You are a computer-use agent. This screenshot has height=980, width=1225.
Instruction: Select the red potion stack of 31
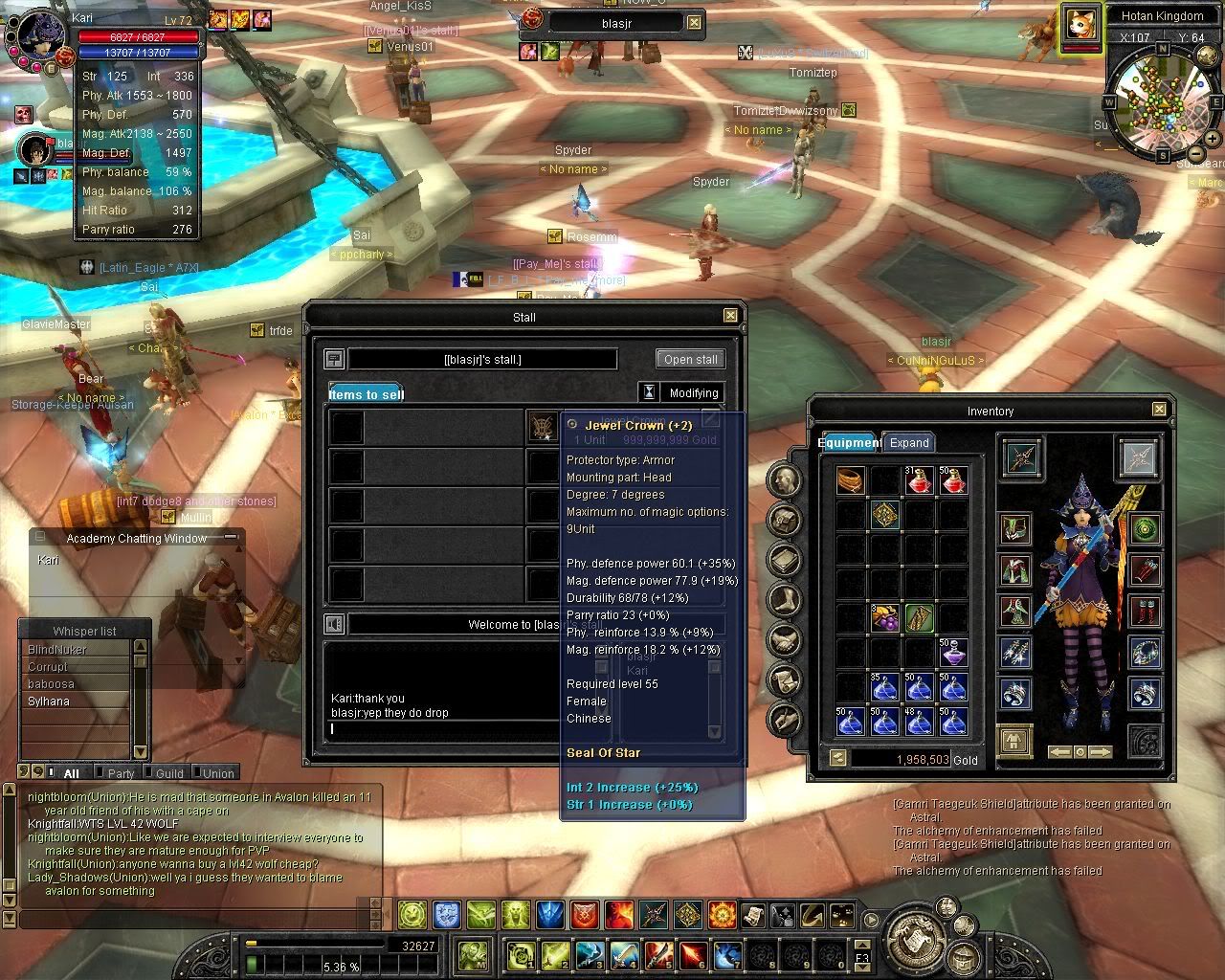tap(919, 480)
